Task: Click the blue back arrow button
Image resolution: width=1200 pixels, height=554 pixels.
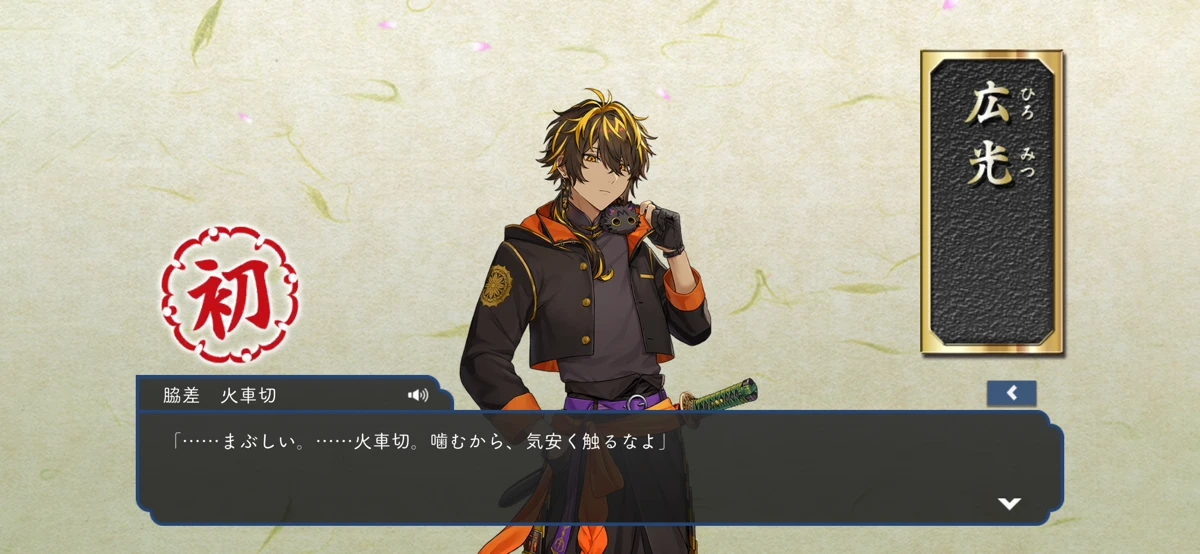Action: pos(1011,393)
